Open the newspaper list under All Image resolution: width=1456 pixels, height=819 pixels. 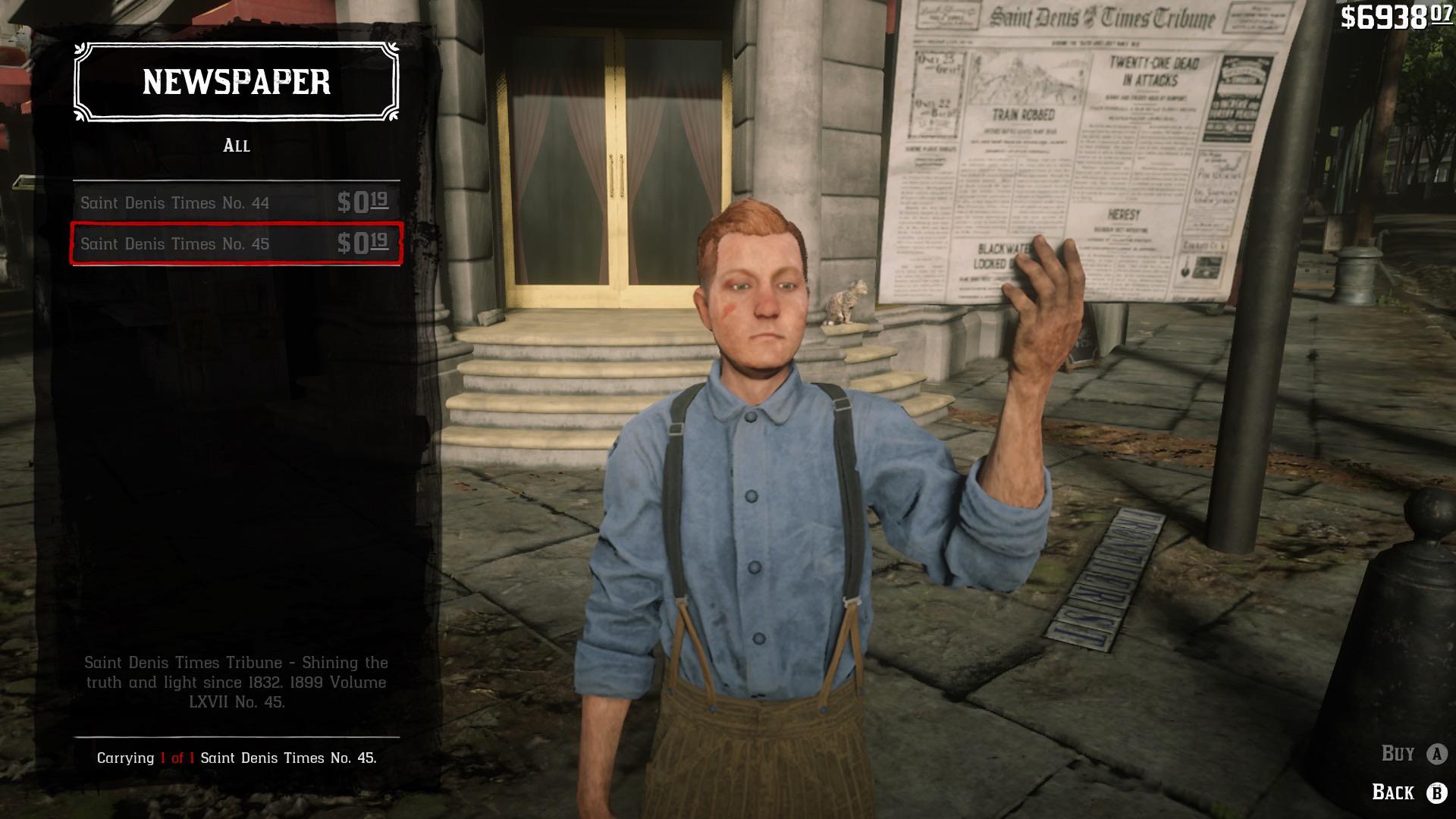pos(237,146)
